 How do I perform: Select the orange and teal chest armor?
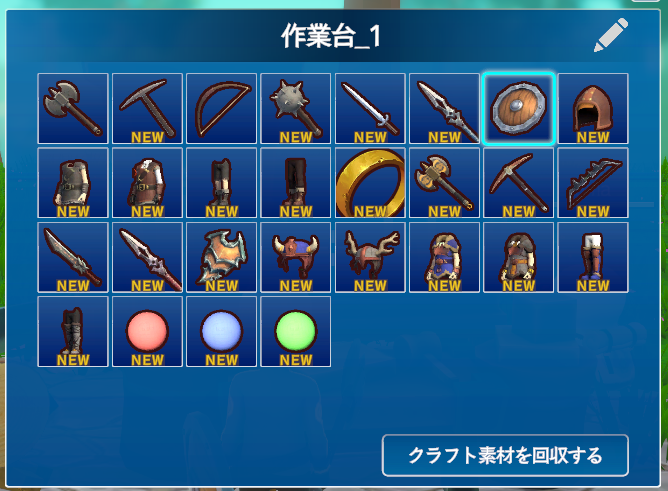[221, 257]
